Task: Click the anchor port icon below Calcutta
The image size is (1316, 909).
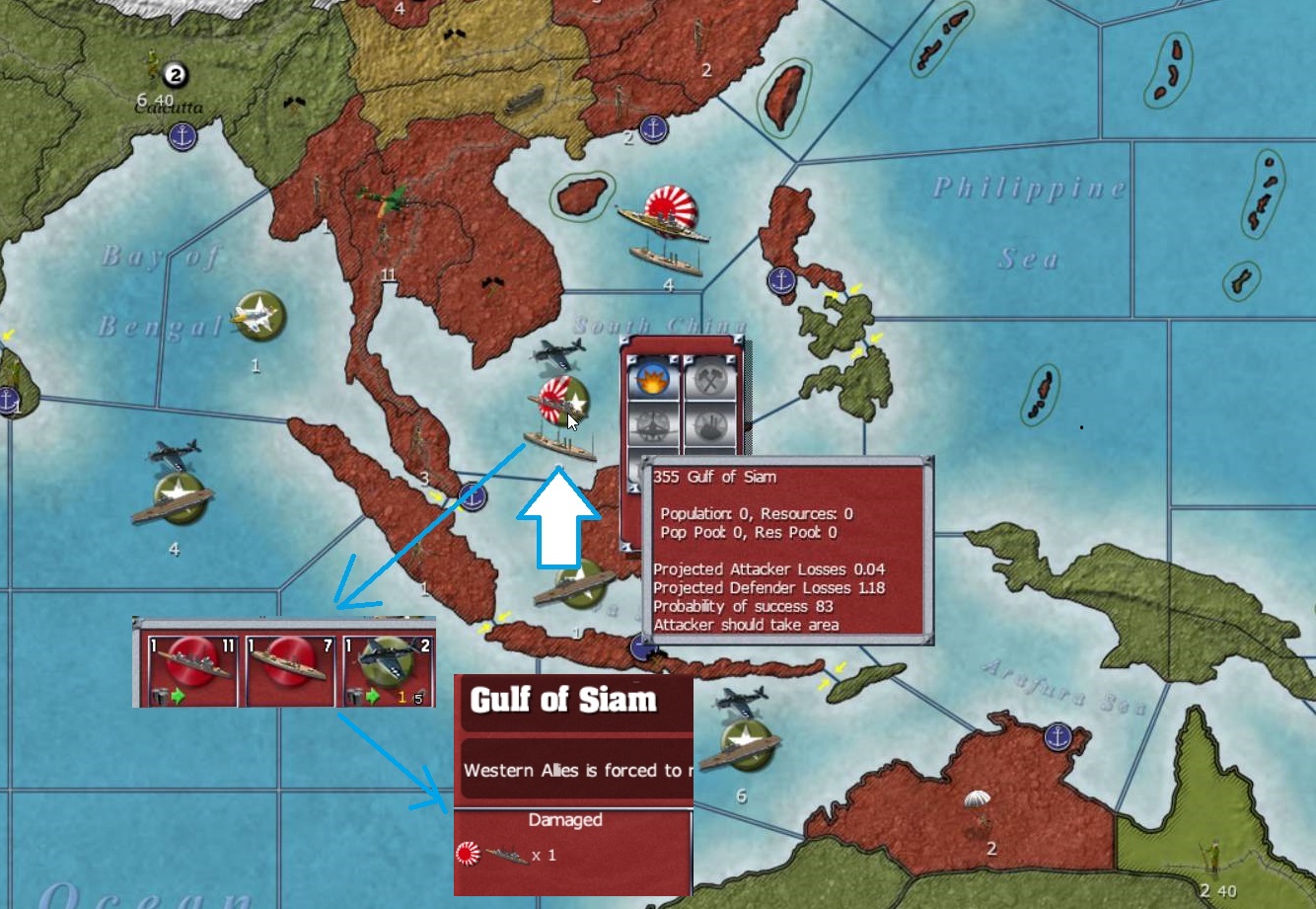Action: [x=181, y=135]
